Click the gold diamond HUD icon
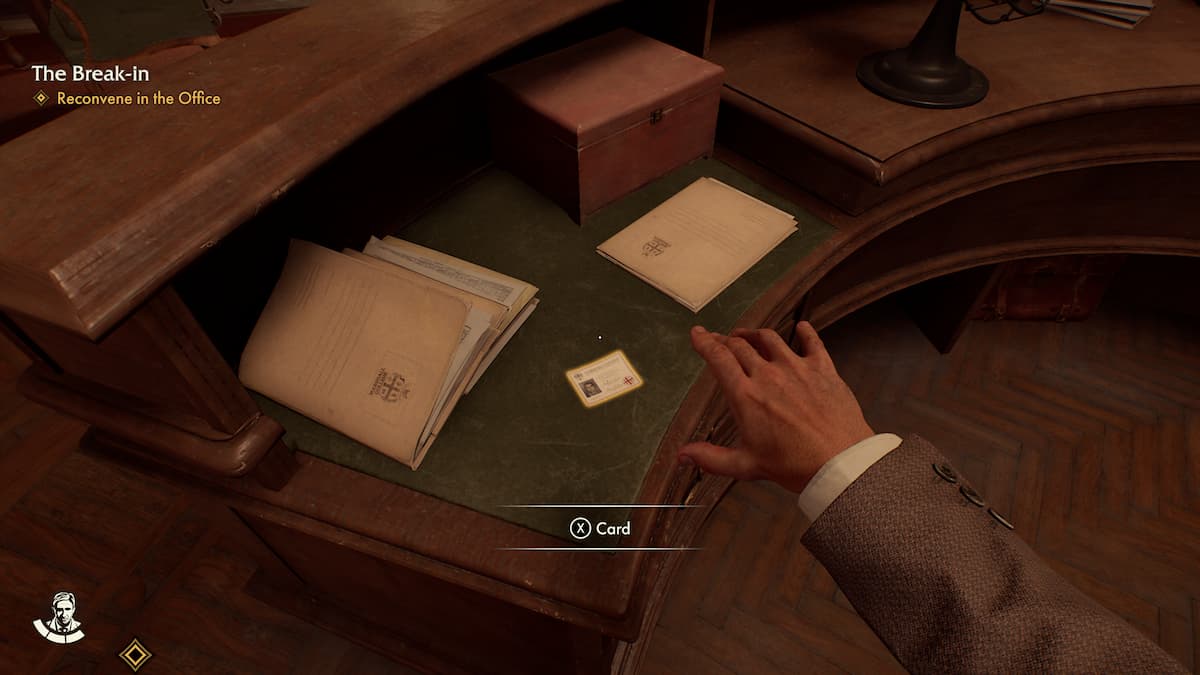 [135, 655]
